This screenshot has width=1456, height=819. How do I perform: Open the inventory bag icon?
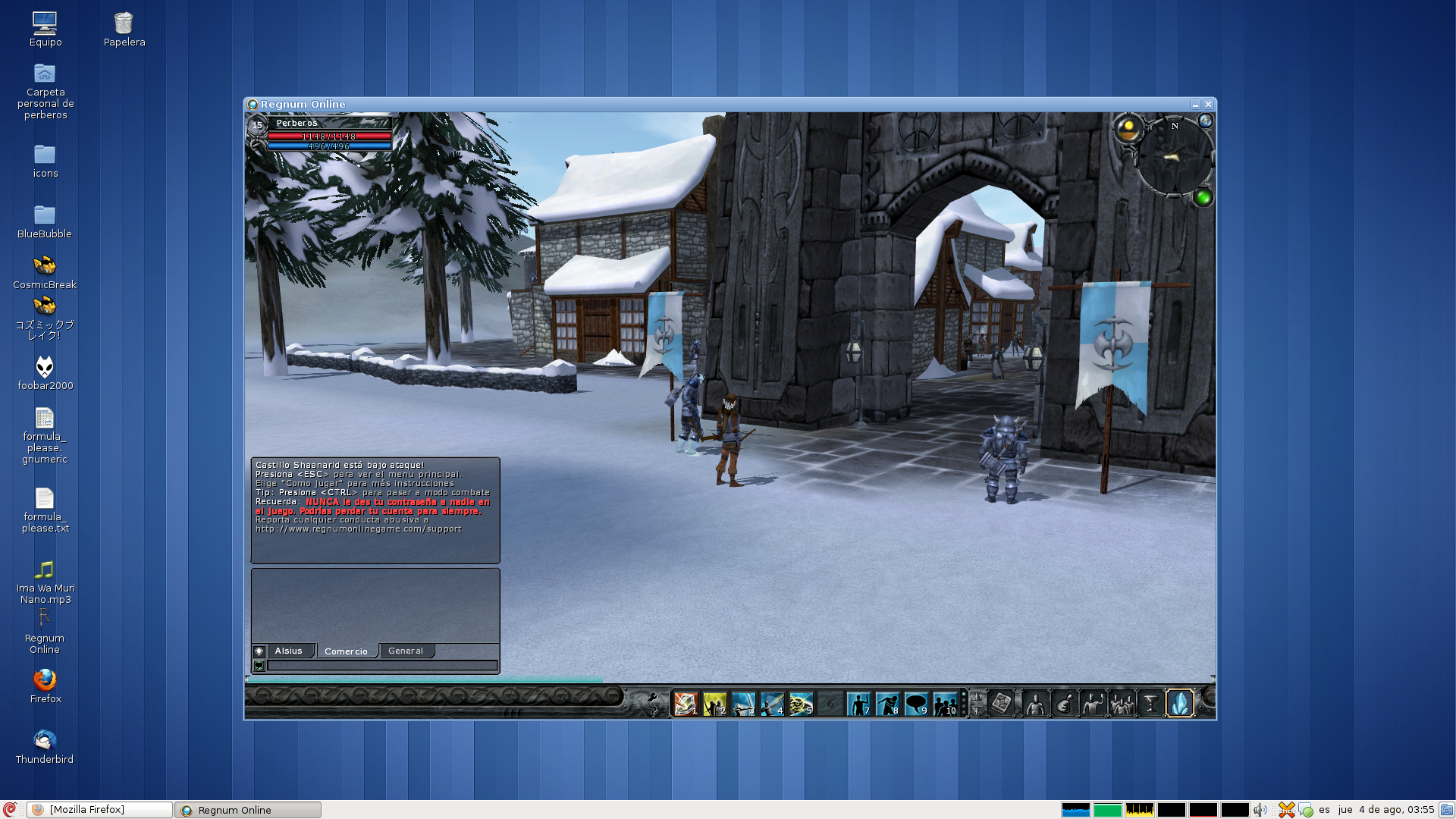click(x=1064, y=704)
